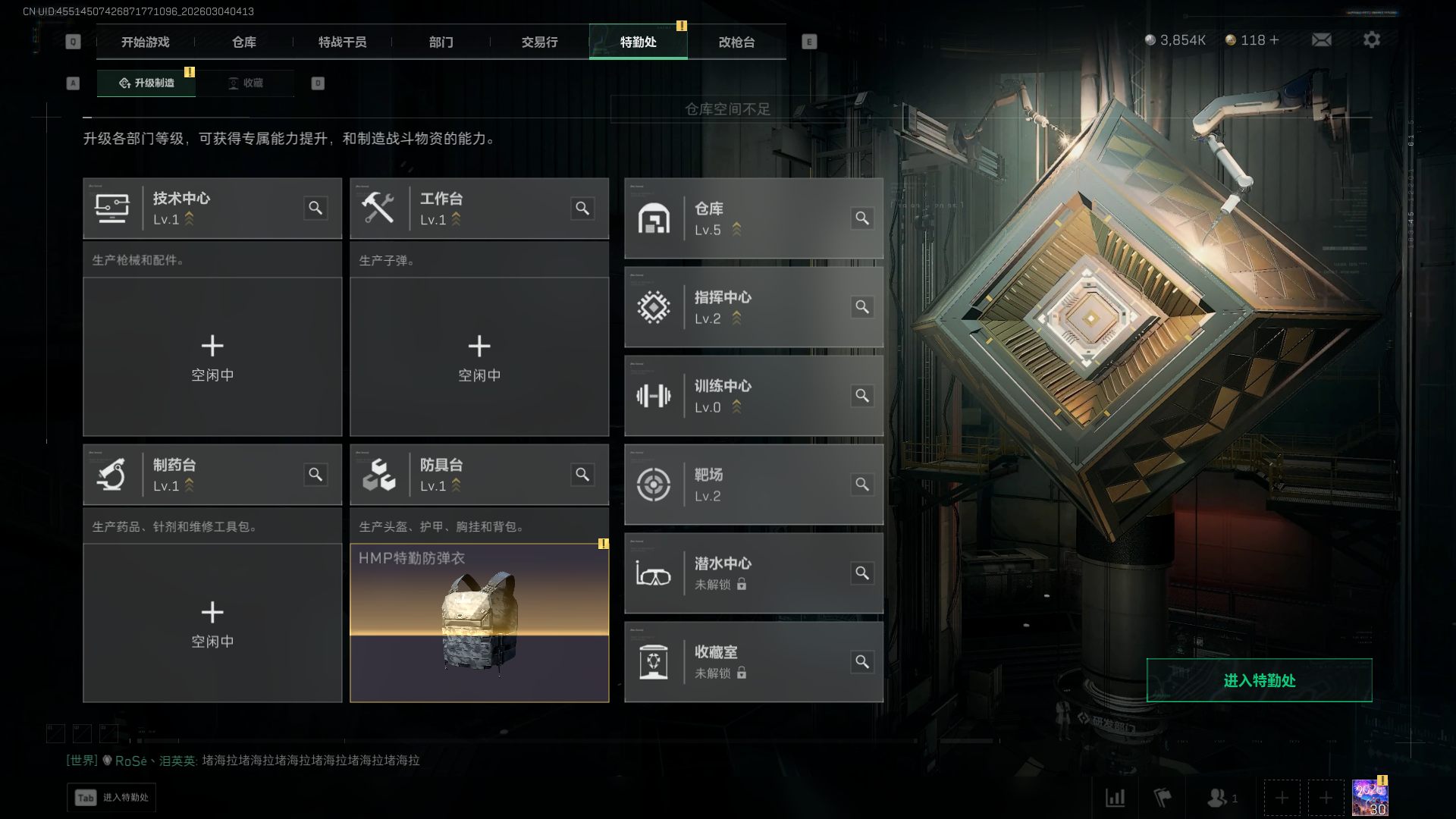Screen dimensions: 1456x819
Task: Open the 指挥中心 department row
Action: [753, 307]
